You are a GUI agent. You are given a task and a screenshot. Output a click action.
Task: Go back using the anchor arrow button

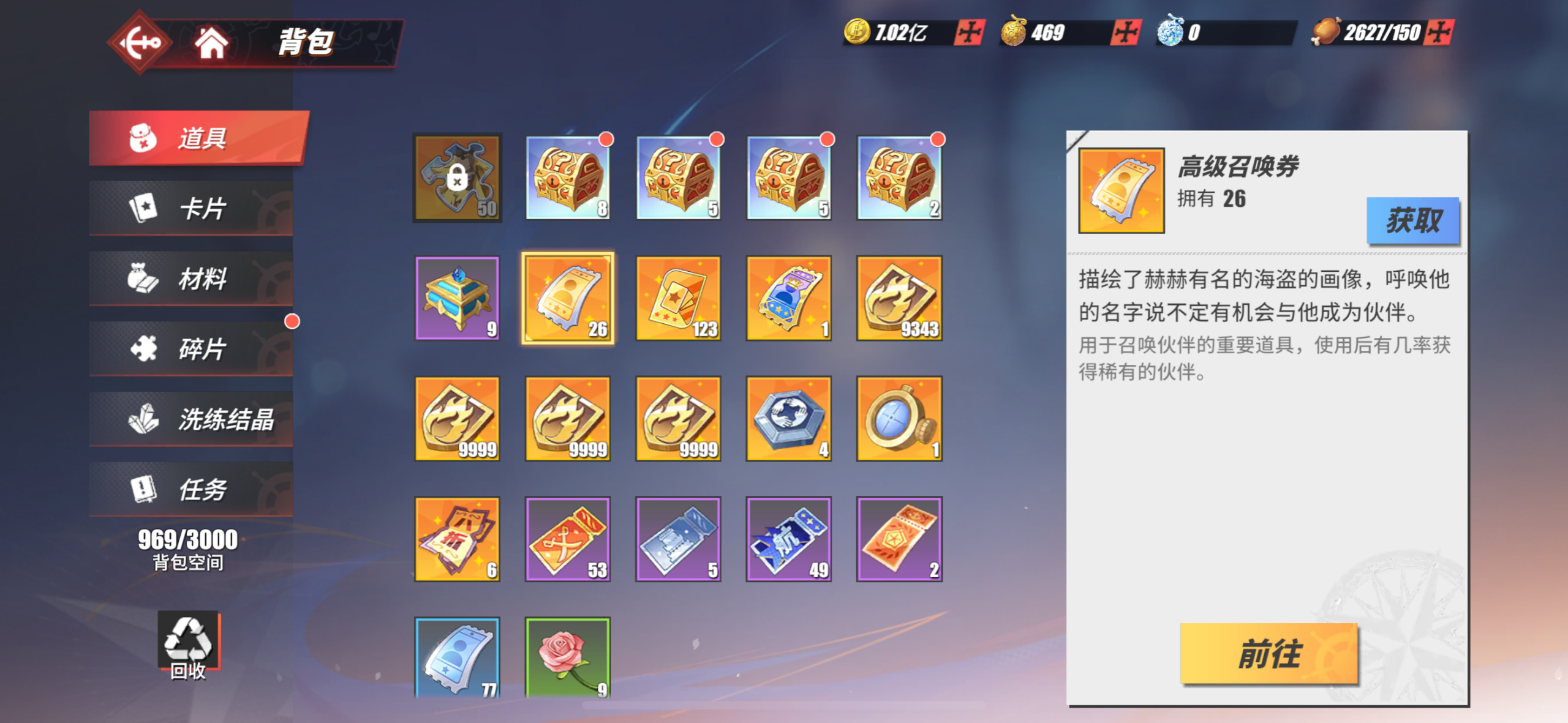click(140, 43)
